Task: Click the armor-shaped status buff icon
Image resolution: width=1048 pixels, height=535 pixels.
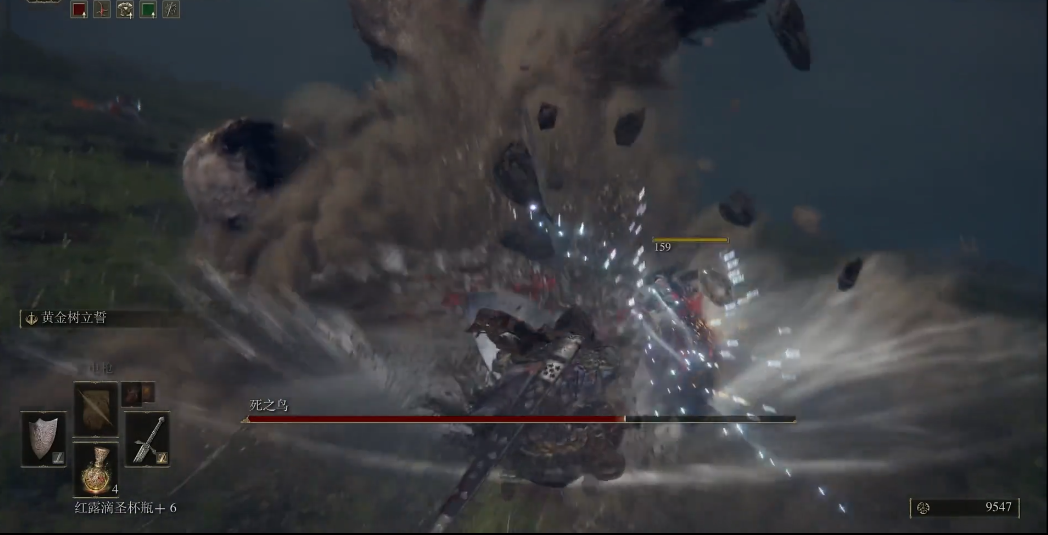Action: [125, 10]
